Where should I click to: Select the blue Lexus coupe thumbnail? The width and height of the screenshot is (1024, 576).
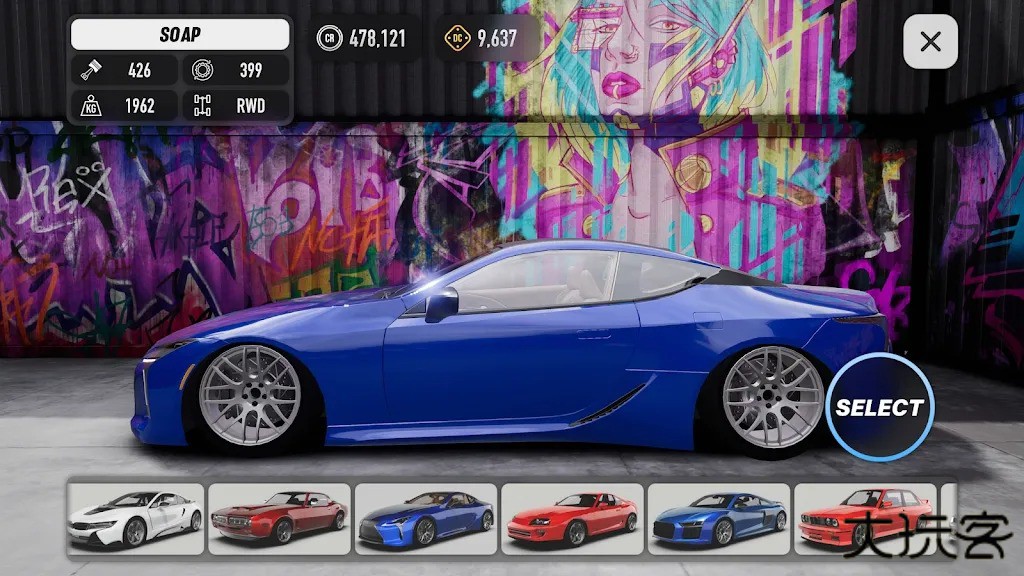[x=426, y=518]
